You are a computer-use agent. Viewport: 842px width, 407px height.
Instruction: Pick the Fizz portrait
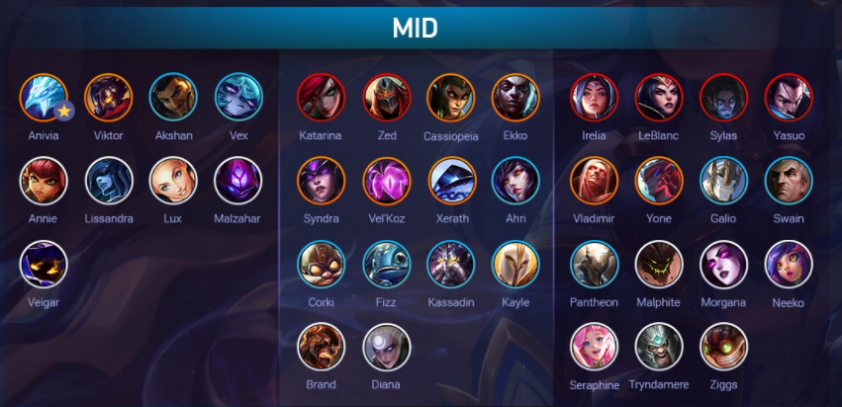(x=386, y=265)
